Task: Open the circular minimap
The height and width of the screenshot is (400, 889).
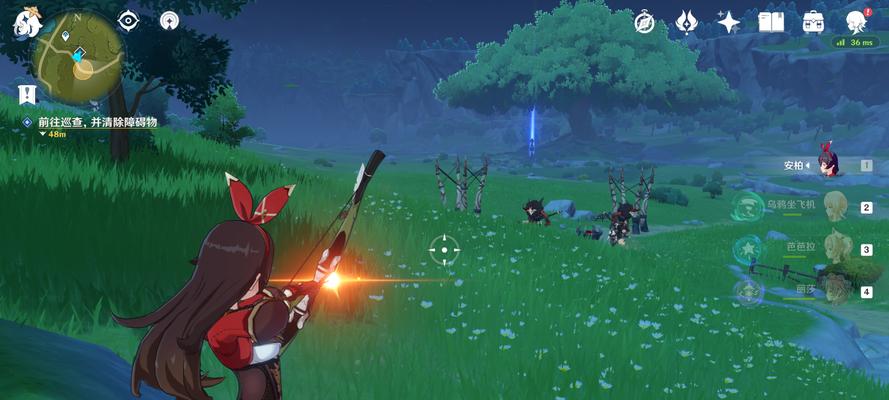Action: point(76,58)
